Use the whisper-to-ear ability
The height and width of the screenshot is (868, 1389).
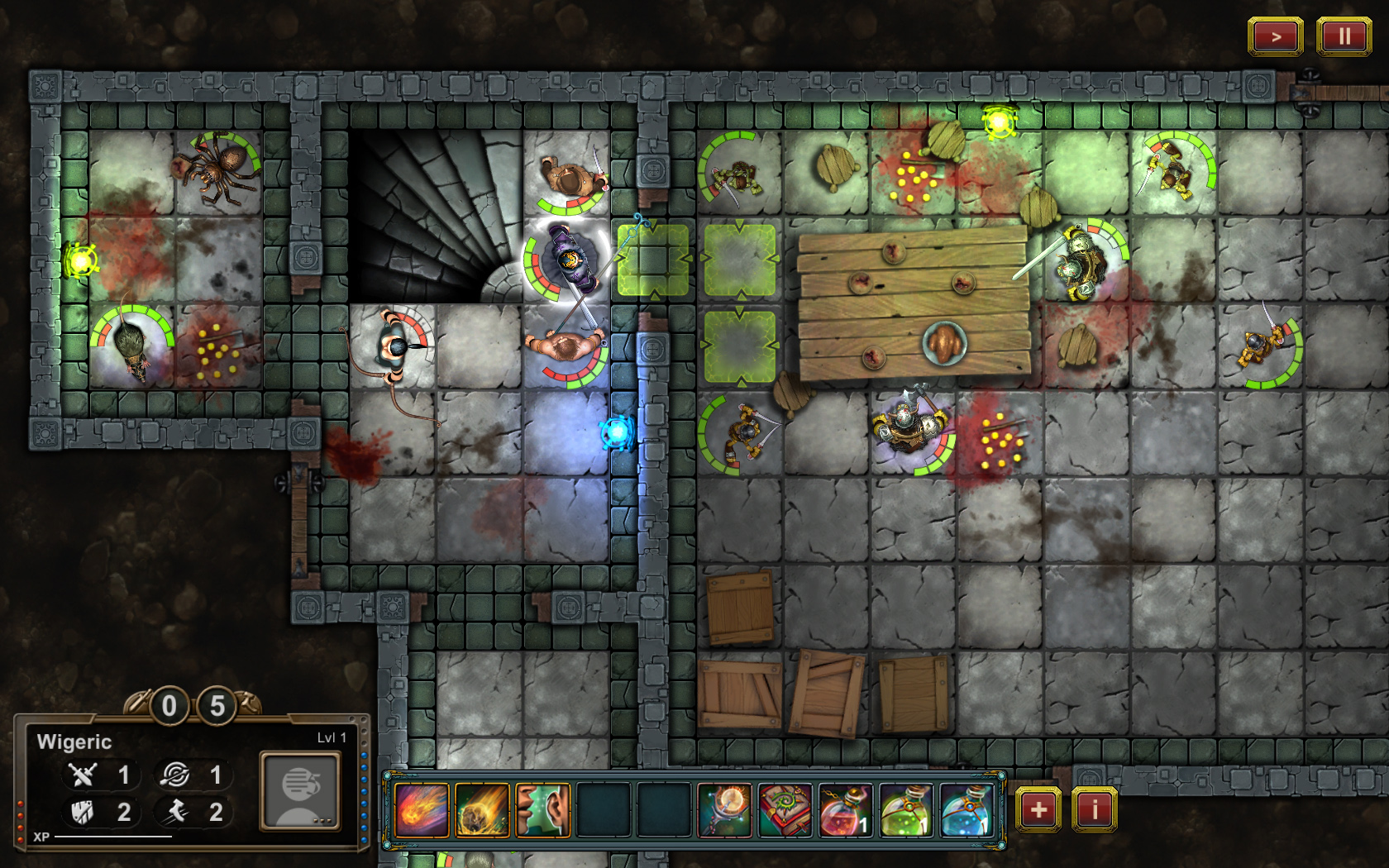coord(542,810)
